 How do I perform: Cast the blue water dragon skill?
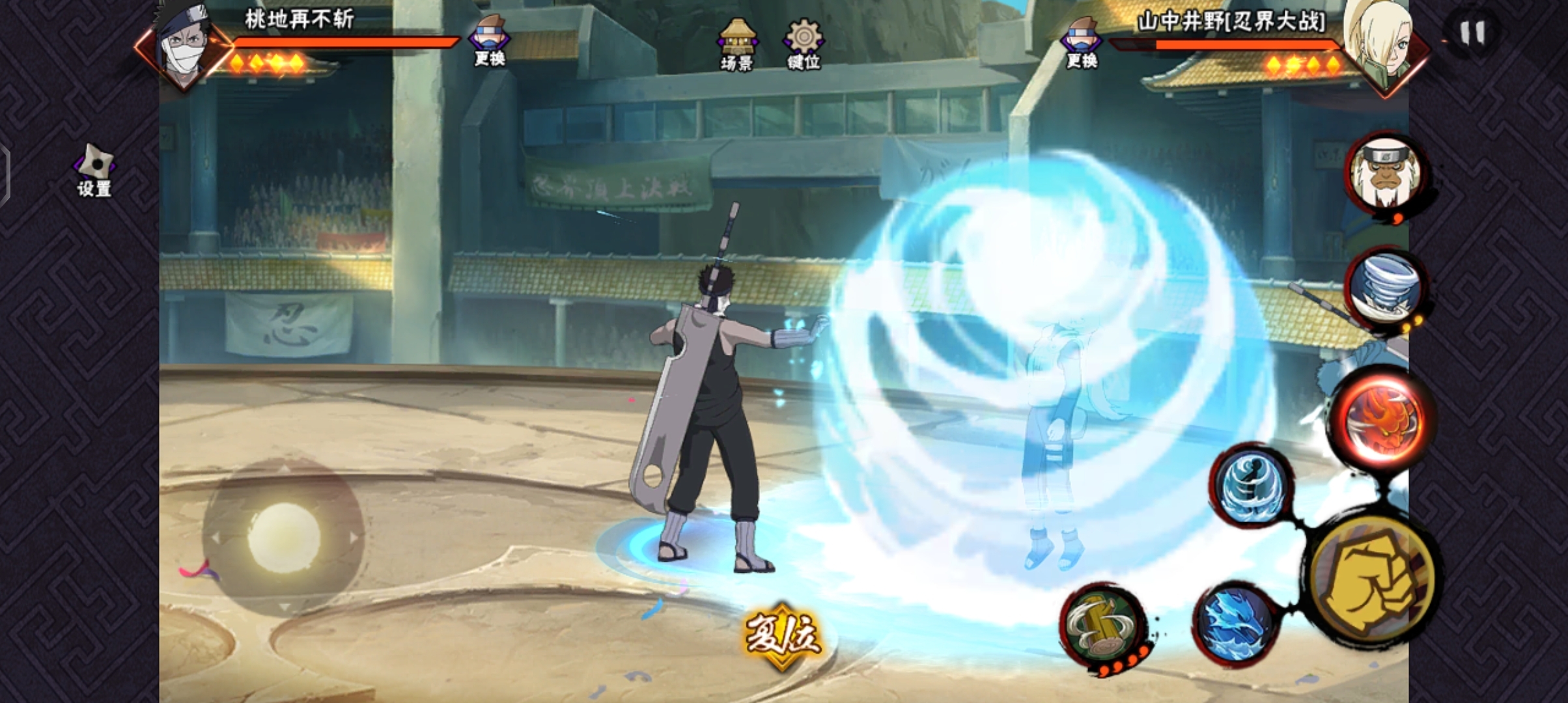(1235, 623)
